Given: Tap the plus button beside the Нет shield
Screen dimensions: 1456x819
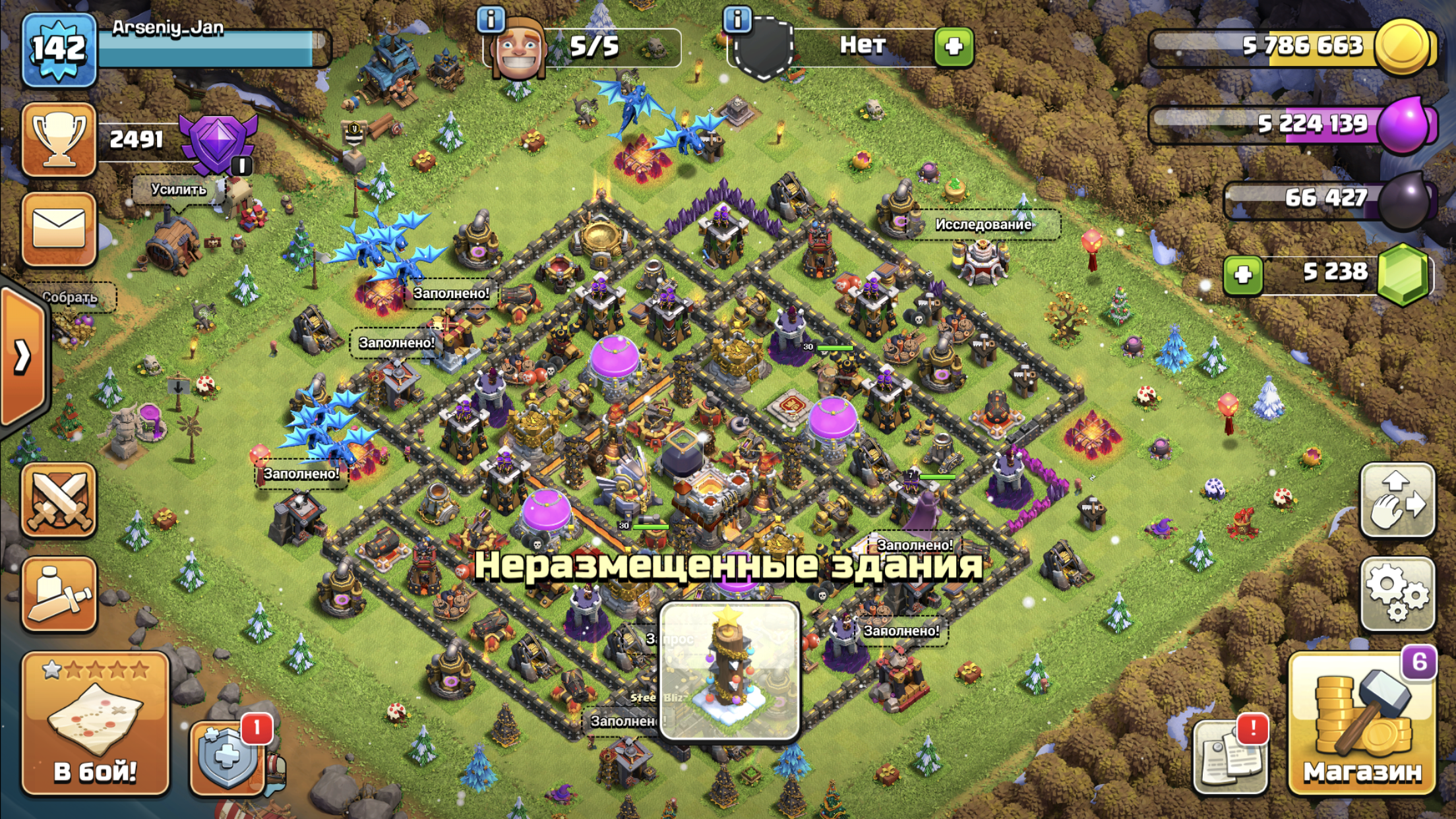Looking at the screenshot, I should (x=954, y=46).
